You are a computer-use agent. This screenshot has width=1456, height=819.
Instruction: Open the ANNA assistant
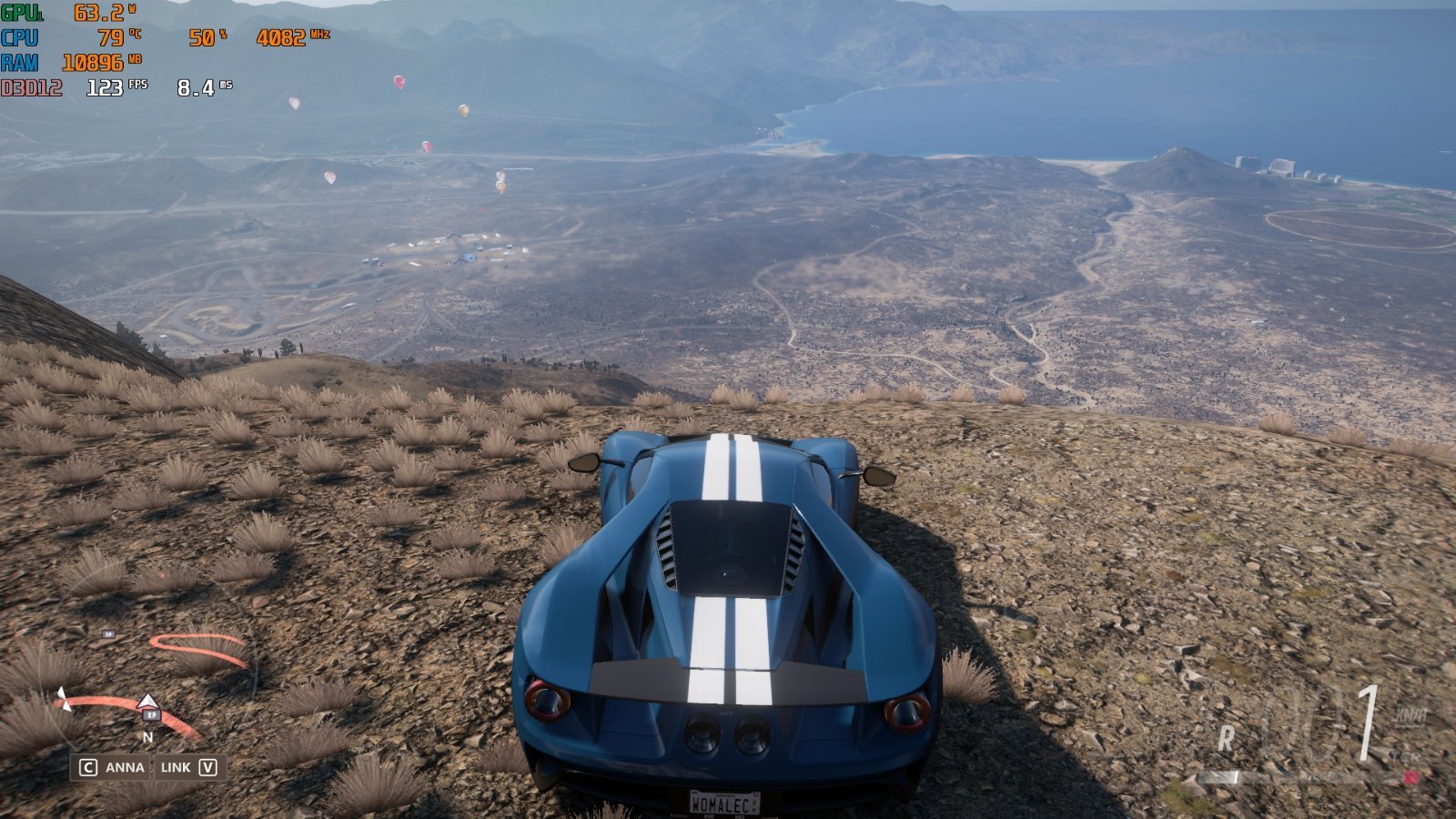click(112, 767)
